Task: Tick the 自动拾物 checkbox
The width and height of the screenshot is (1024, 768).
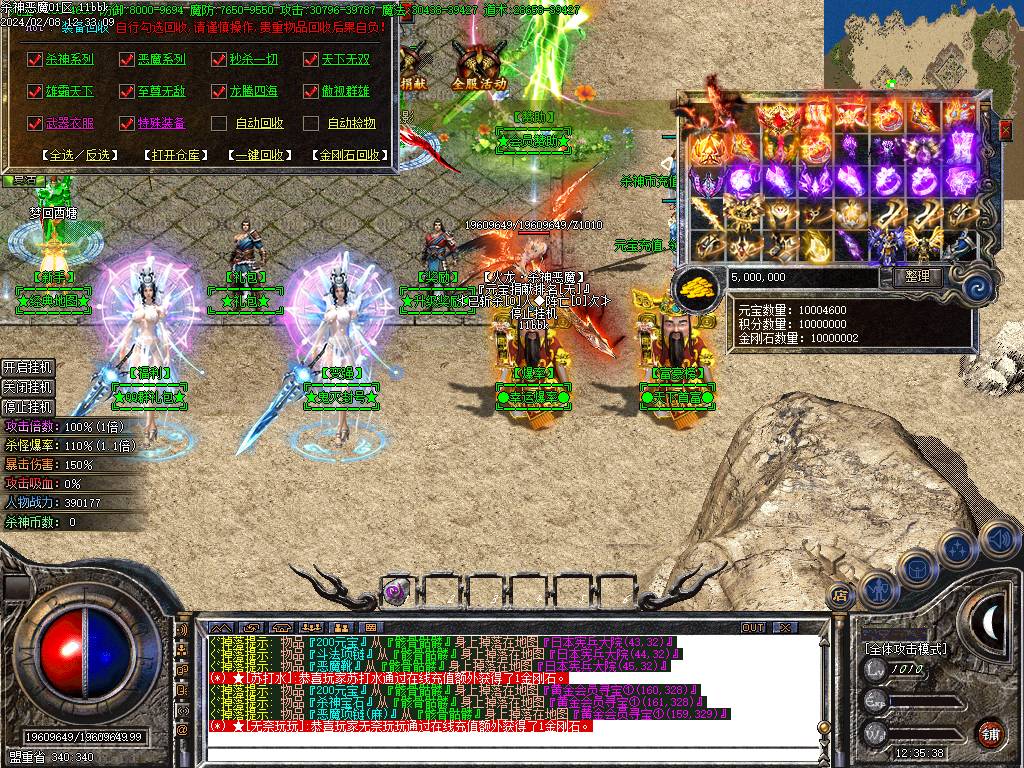Action: tap(311, 123)
